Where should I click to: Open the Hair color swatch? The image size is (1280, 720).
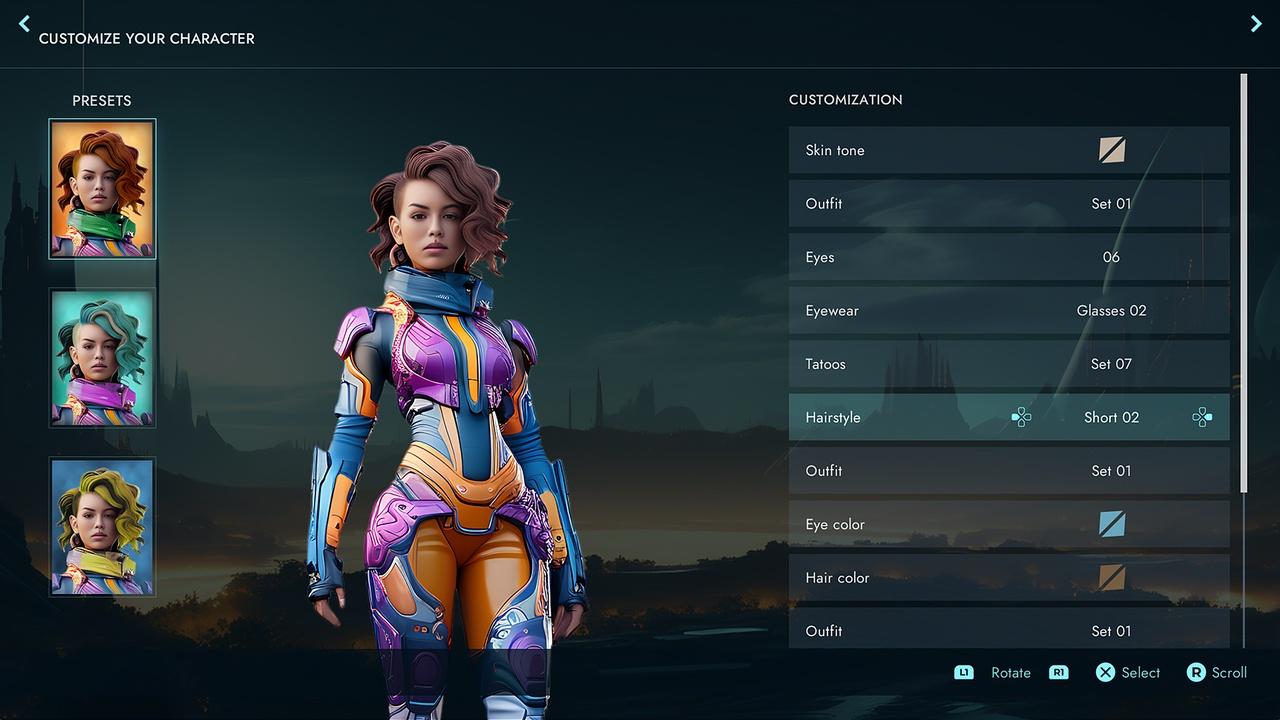click(1111, 578)
